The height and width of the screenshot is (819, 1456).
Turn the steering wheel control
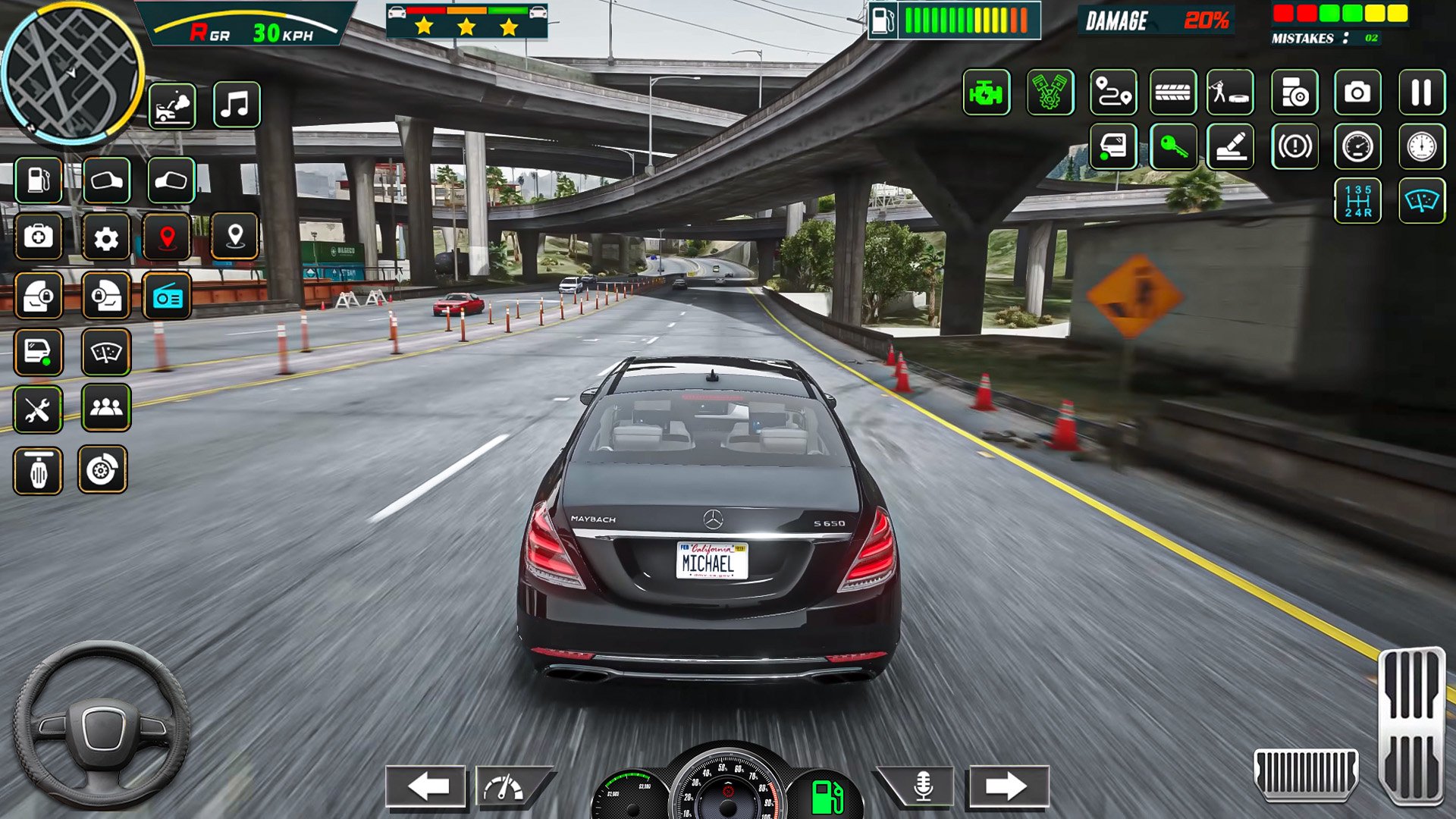(x=102, y=726)
